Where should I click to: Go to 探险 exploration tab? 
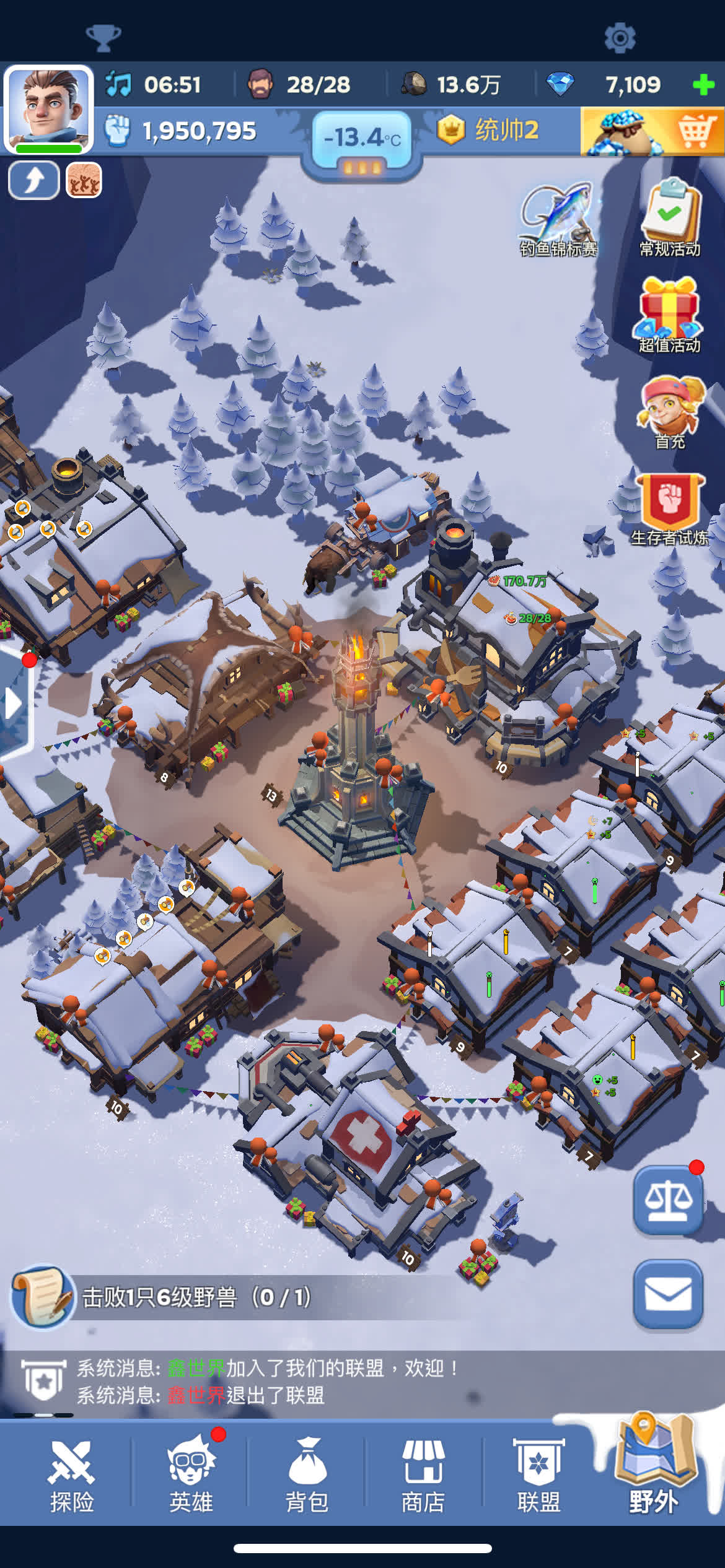tap(72, 1476)
